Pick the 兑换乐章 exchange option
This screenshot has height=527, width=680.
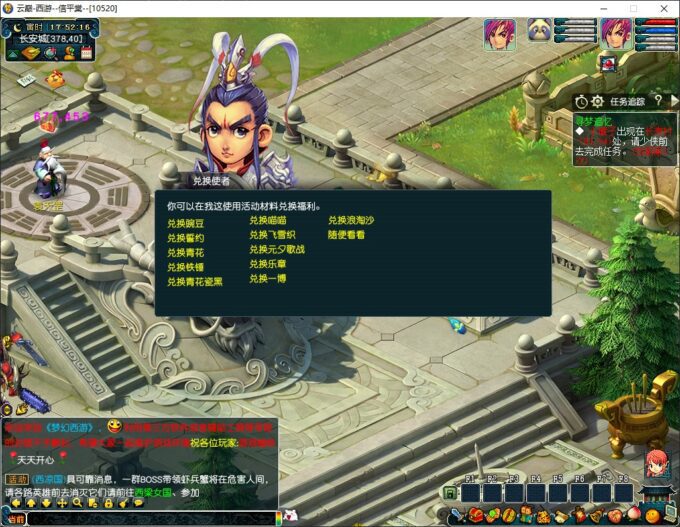pos(268,264)
